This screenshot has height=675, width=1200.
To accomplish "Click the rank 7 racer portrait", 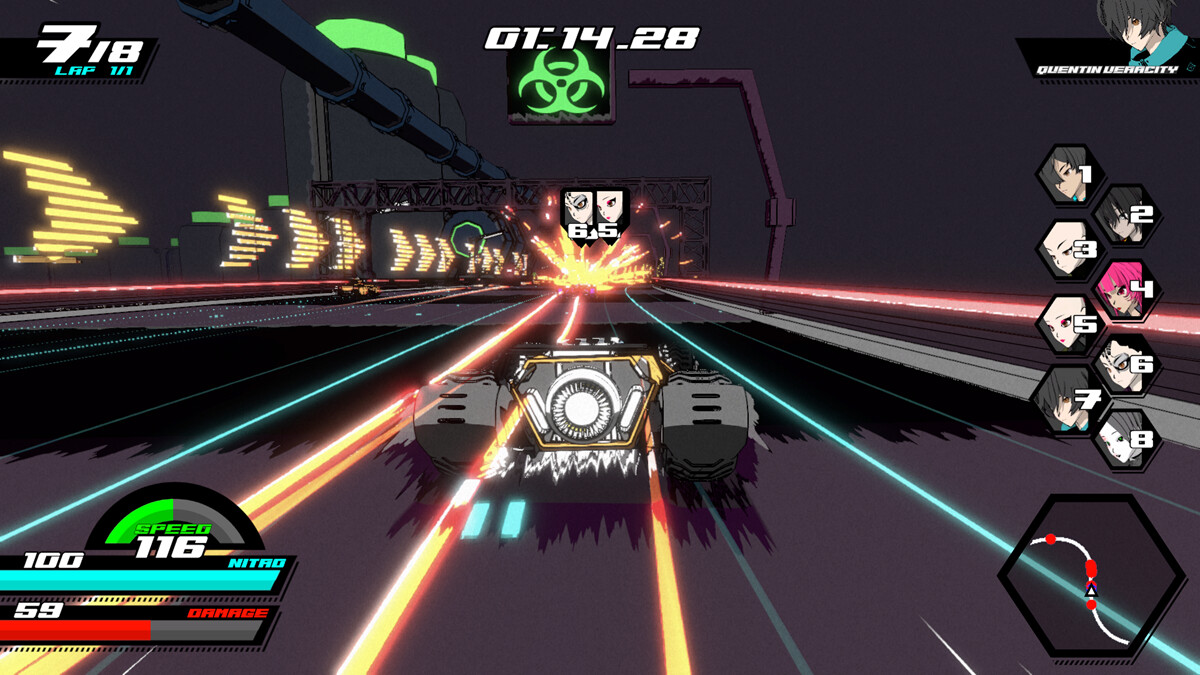I will click(1066, 401).
